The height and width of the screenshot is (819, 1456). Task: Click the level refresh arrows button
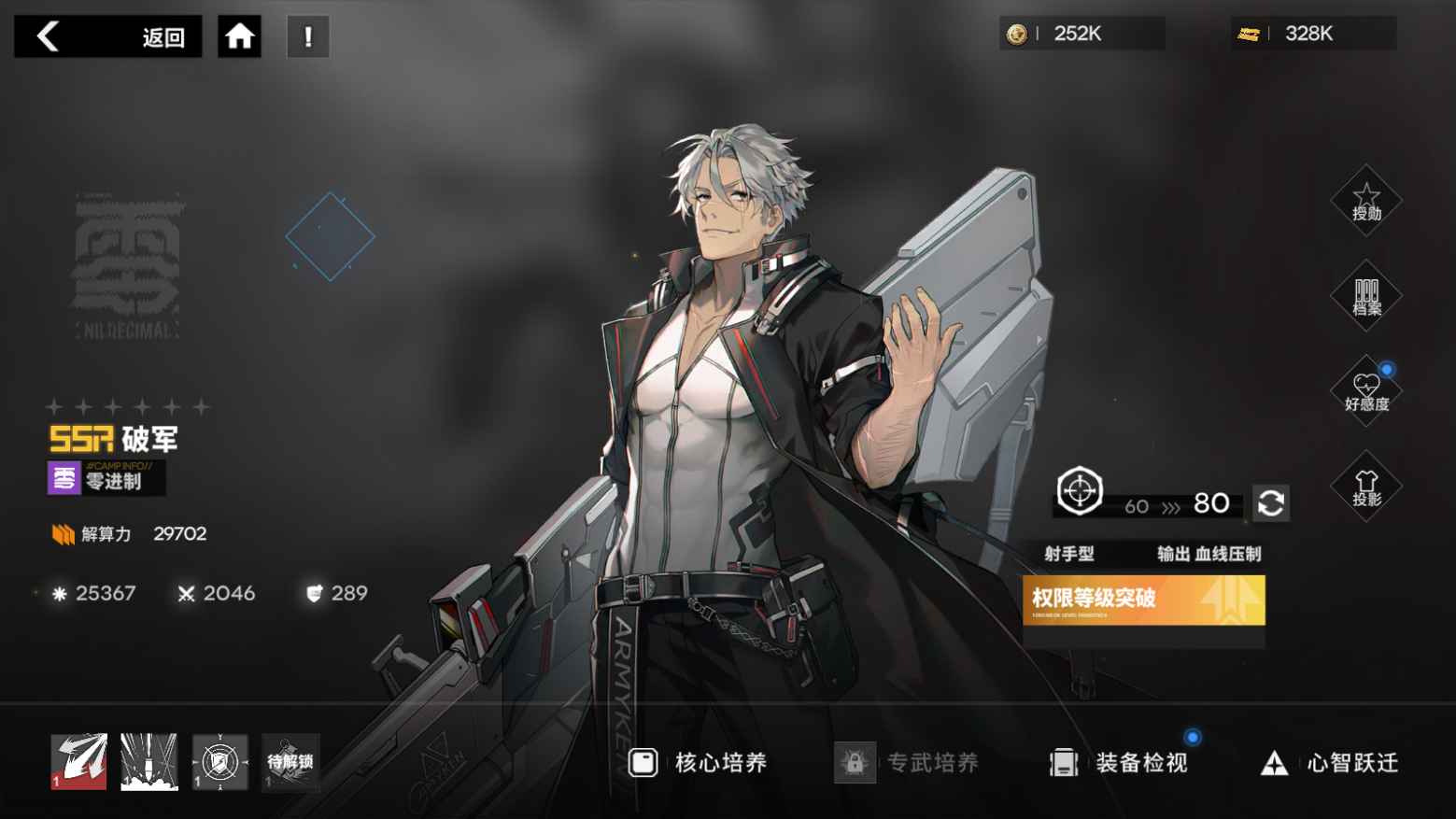[x=1270, y=503]
